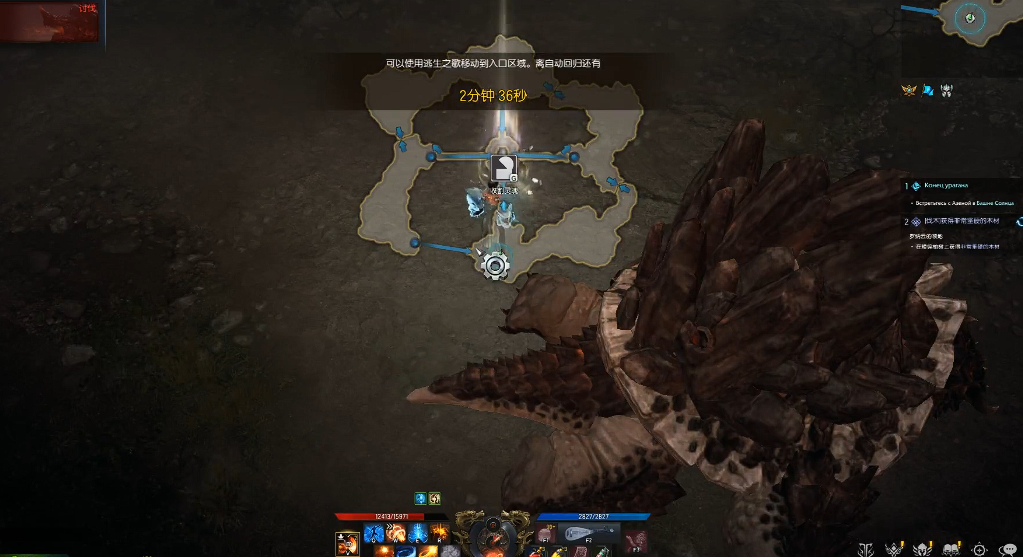1023x557 pixels.
Task: Select the white flag marker on the map
Action: pos(505,167)
